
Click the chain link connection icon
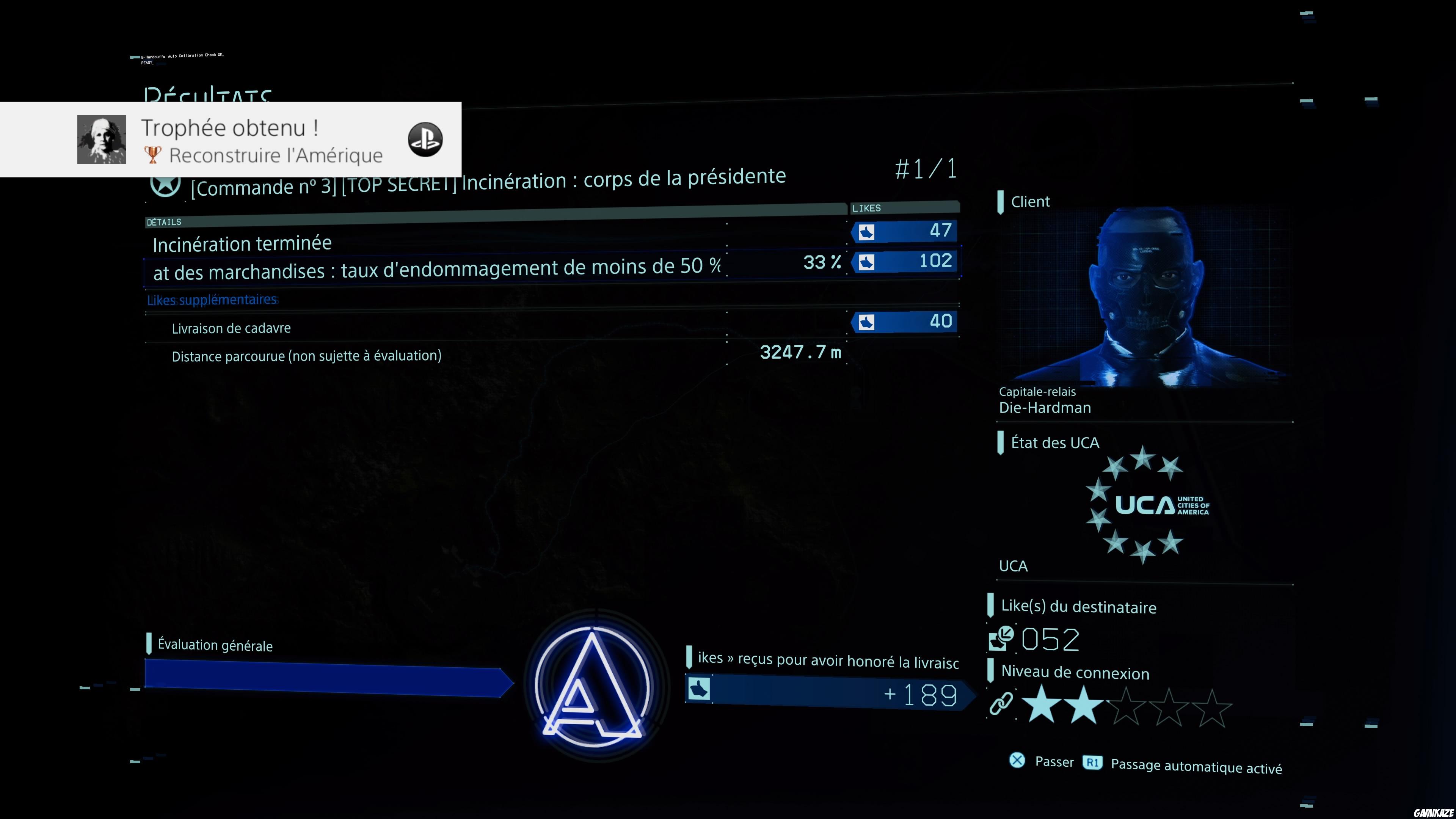tap(1001, 705)
